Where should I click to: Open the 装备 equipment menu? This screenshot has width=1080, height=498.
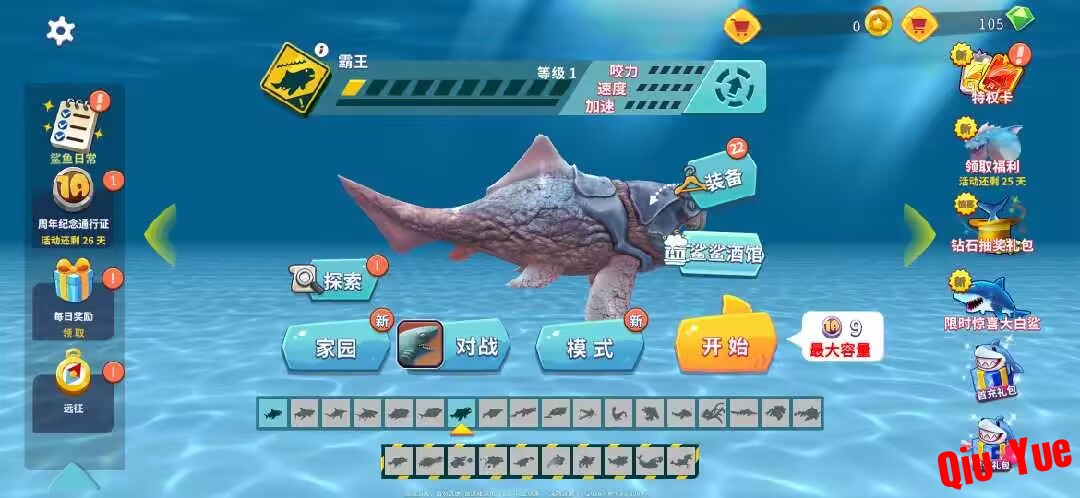click(x=718, y=178)
